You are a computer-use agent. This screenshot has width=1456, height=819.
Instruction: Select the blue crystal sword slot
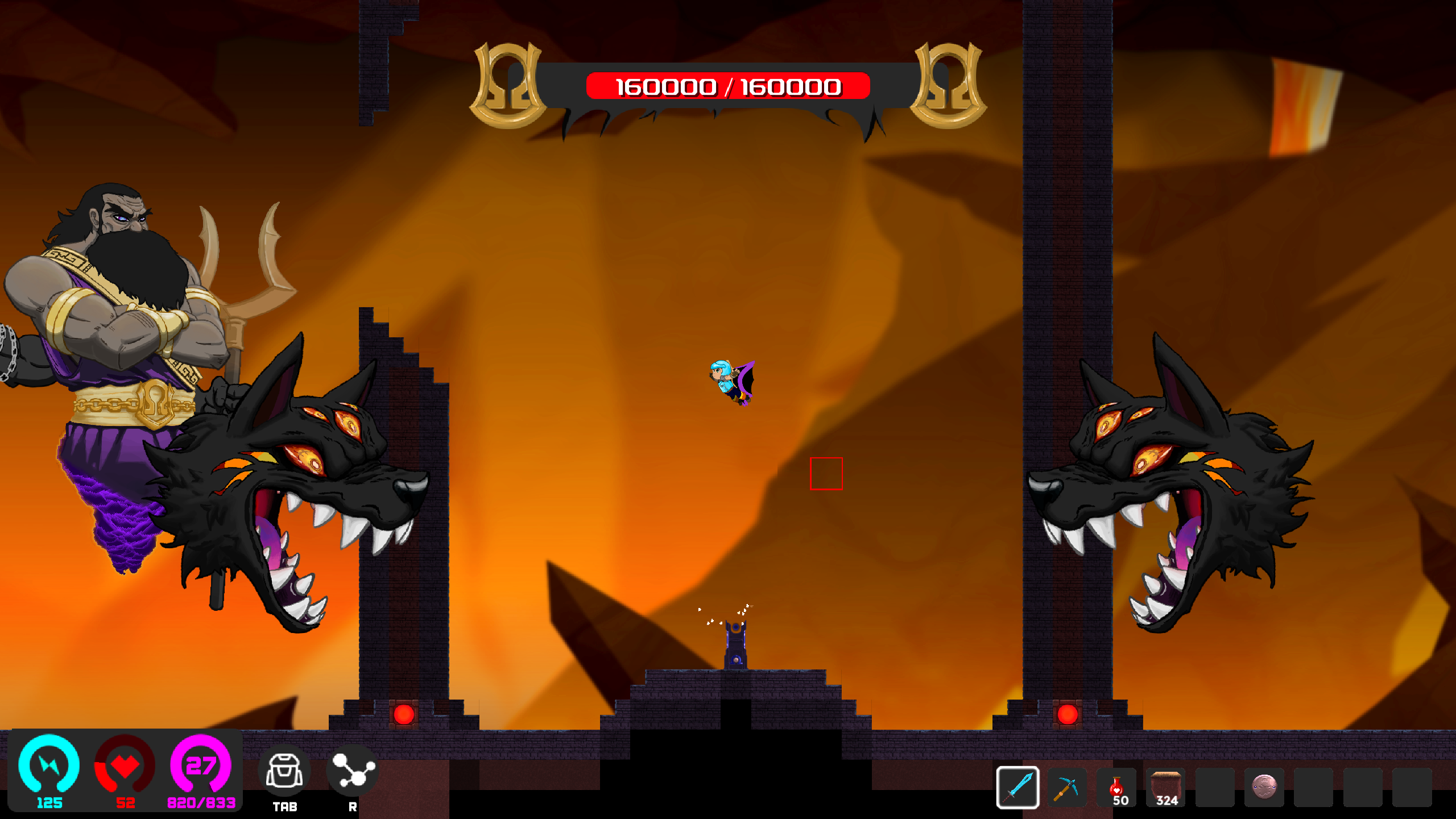point(1017,788)
